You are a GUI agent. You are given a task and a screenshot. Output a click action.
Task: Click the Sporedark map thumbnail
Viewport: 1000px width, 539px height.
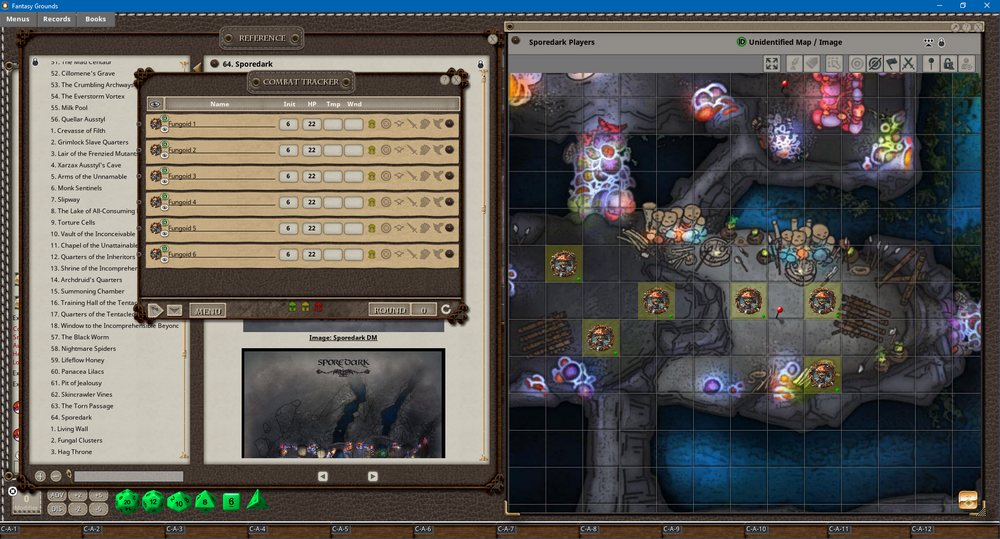343,403
